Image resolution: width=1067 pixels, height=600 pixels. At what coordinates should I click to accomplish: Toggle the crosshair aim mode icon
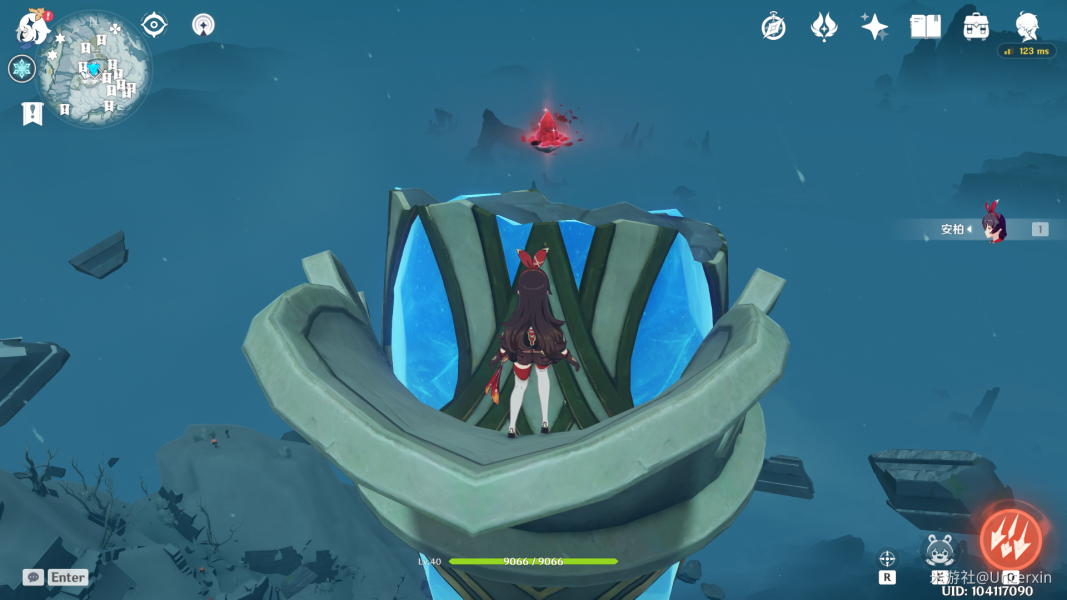click(887, 559)
